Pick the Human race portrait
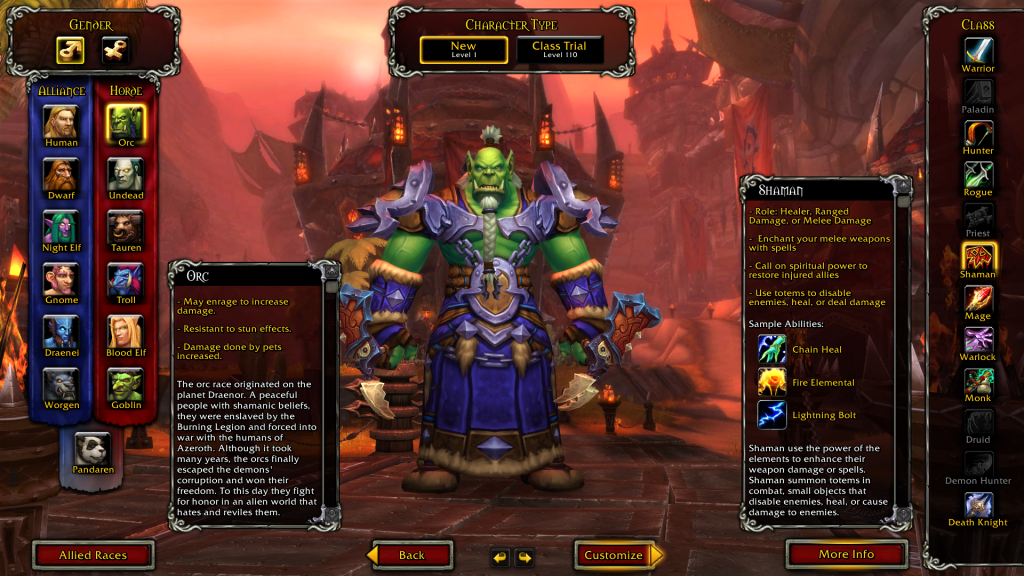1024x576 pixels. point(61,121)
